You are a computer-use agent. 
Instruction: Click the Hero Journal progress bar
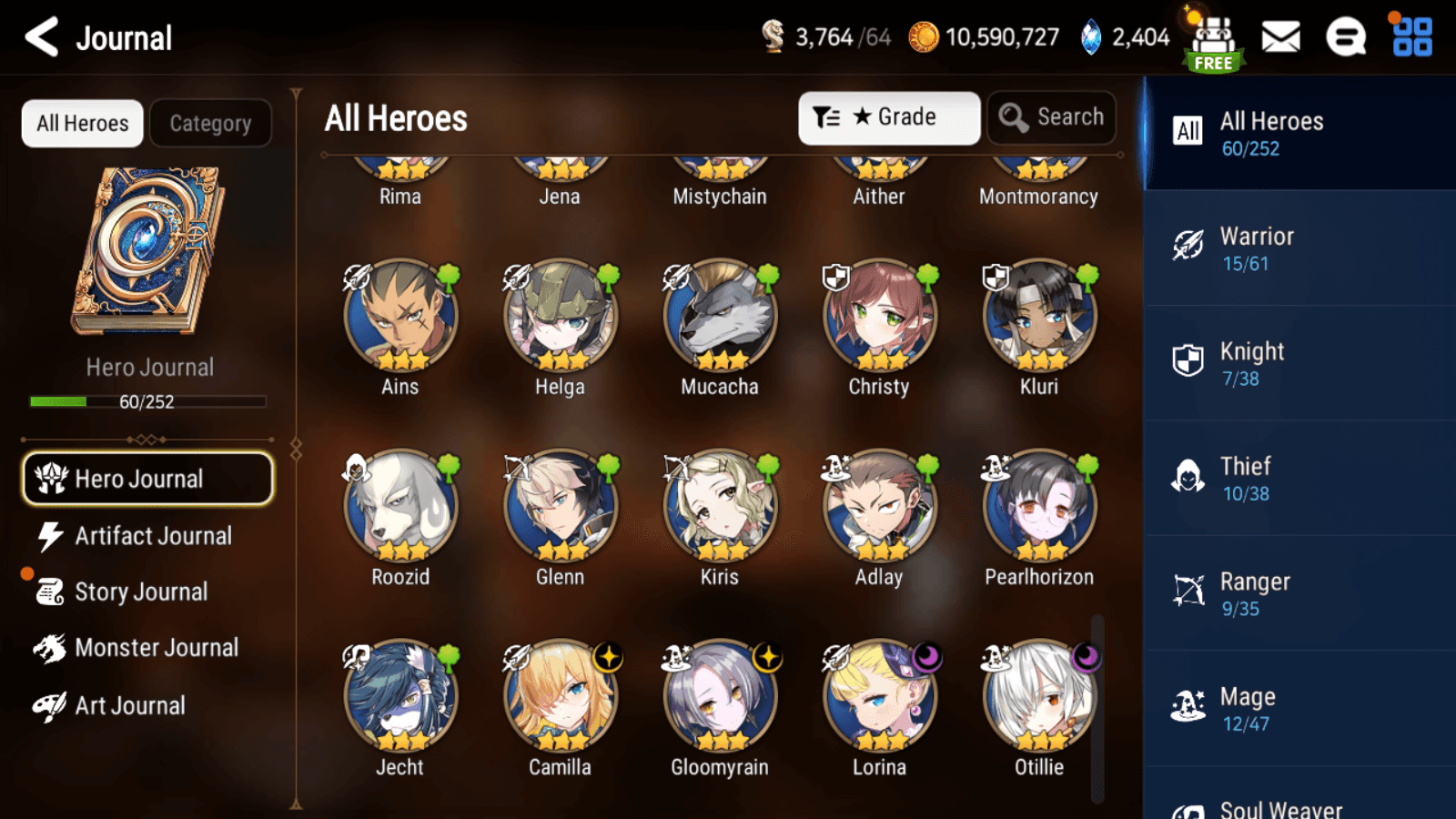[x=147, y=401]
